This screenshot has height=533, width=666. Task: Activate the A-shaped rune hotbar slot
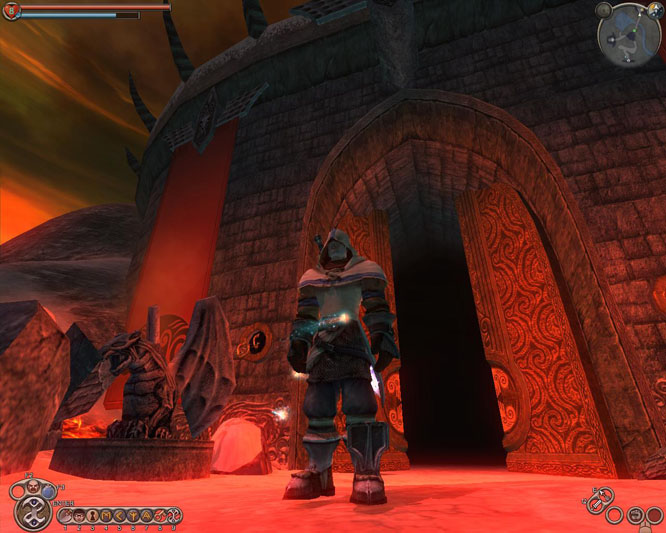click(x=146, y=516)
